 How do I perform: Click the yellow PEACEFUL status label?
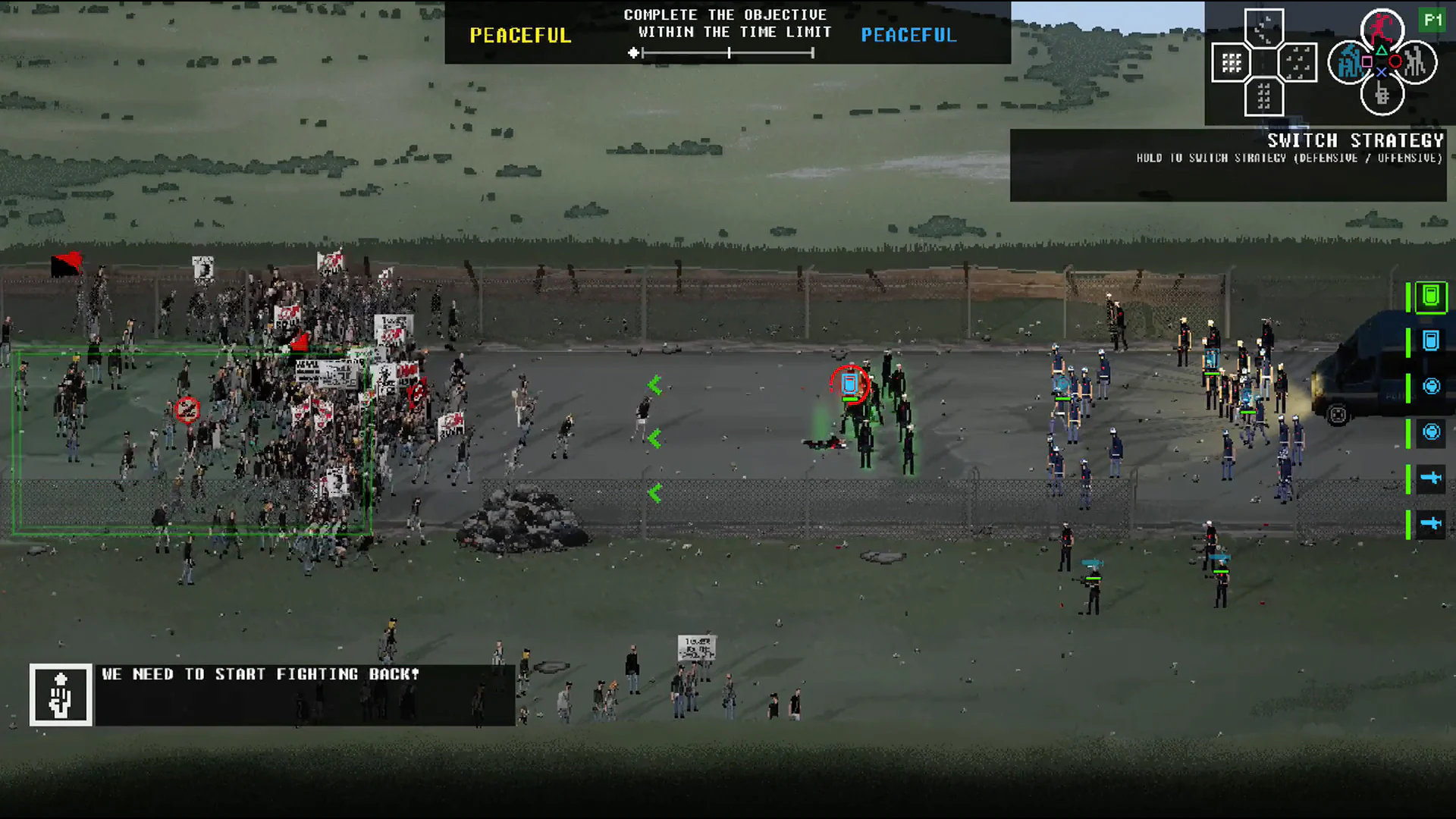pyautogui.click(x=520, y=35)
